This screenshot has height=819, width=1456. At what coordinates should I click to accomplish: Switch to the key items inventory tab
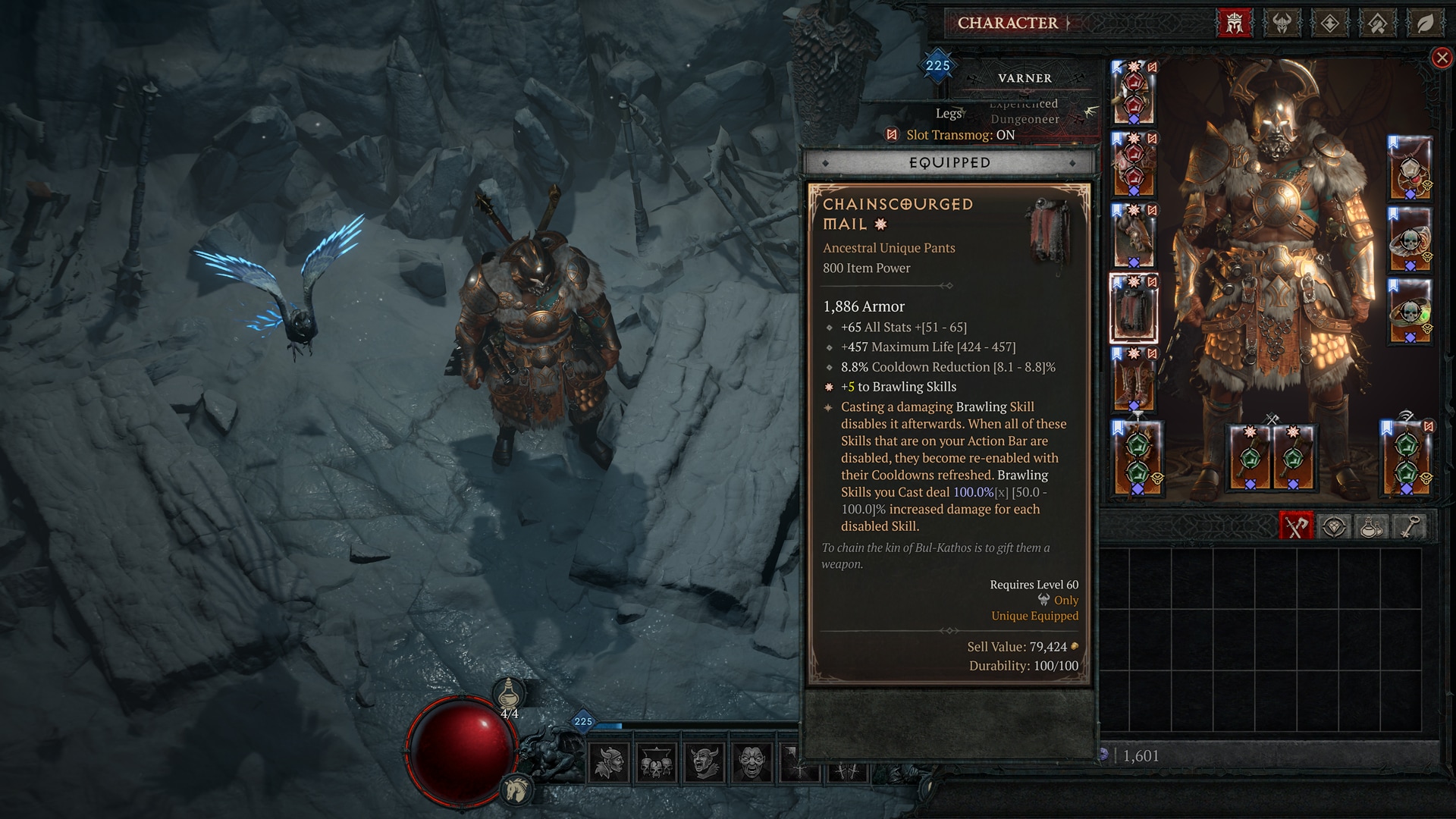point(1408,526)
